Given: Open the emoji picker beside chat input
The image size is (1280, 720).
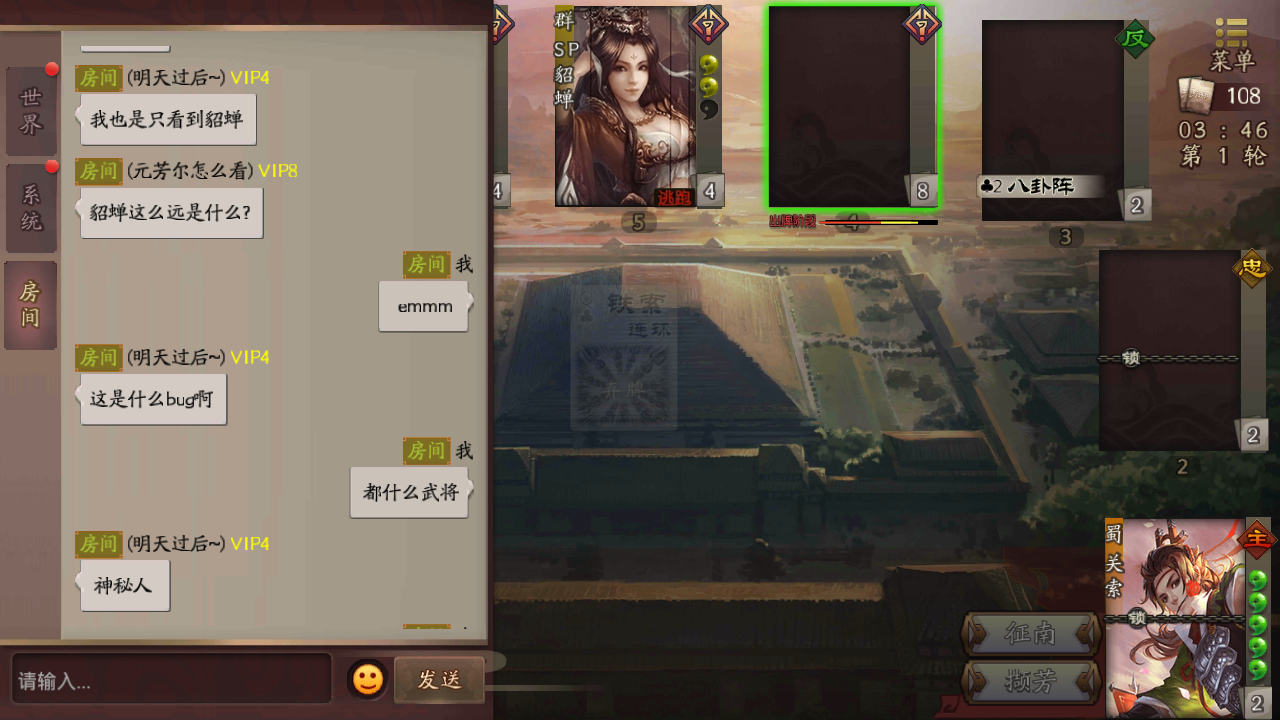Looking at the screenshot, I should (367, 679).
